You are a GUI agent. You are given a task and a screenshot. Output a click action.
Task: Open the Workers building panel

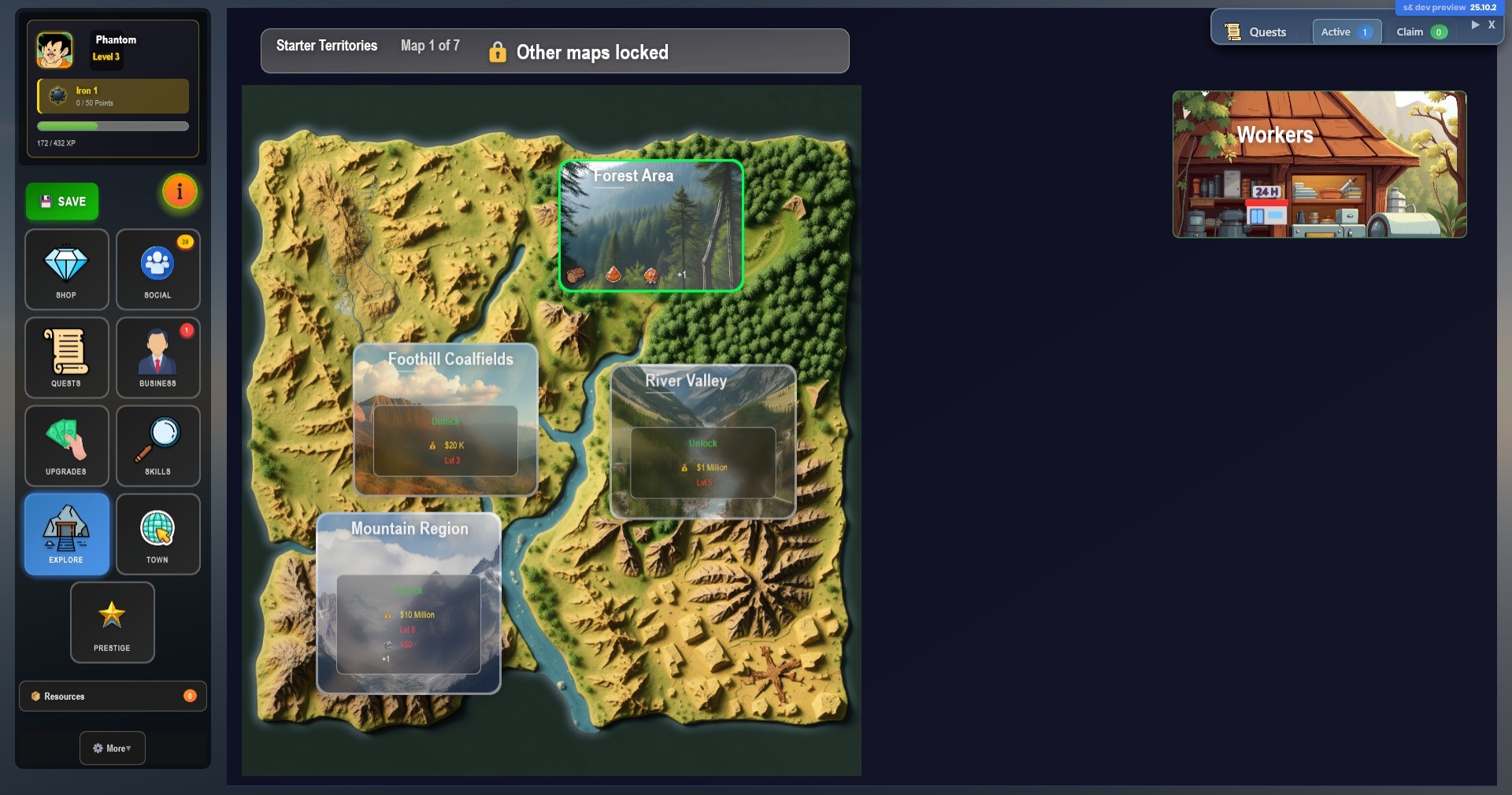(x=1319, y=164)
